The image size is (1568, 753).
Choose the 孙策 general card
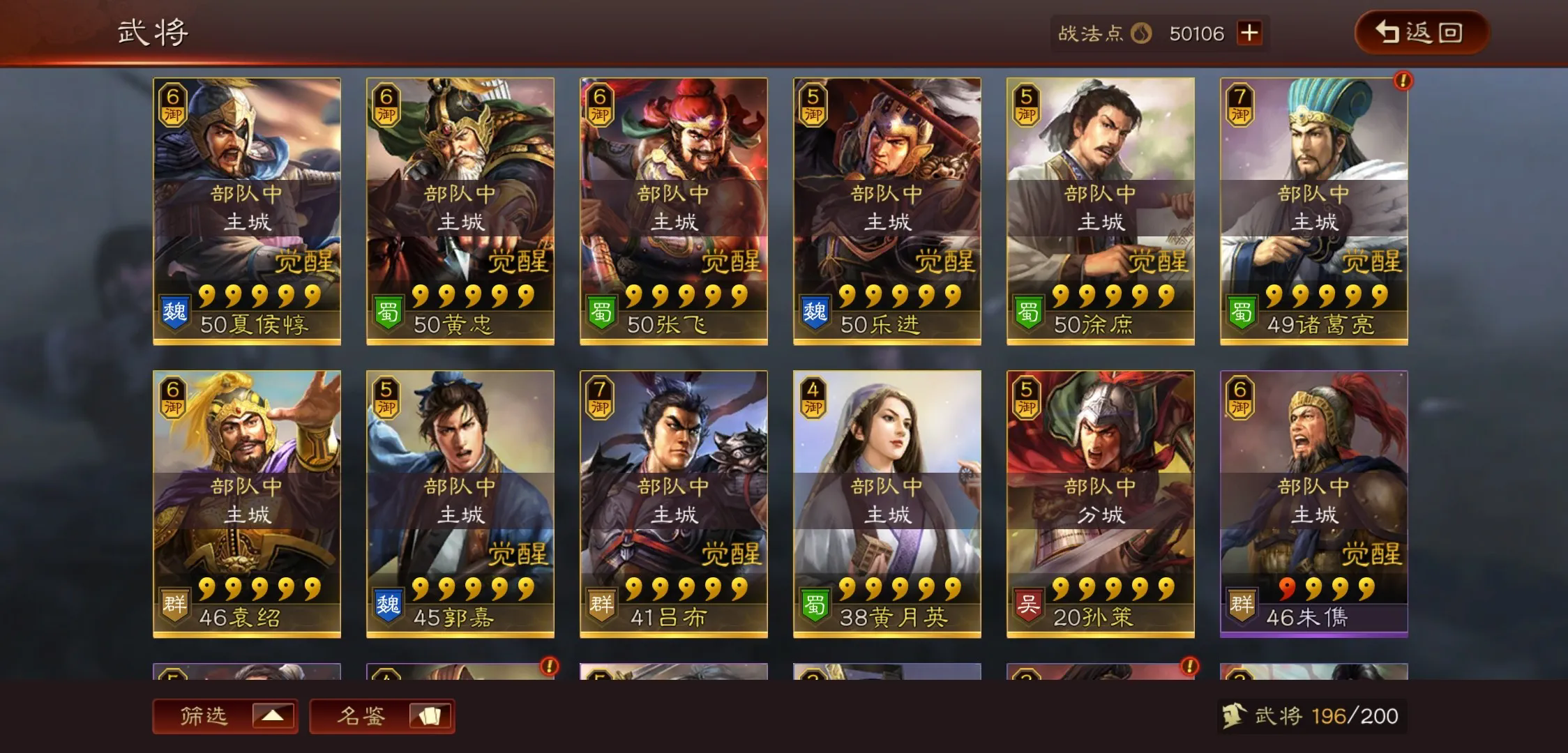click(x=1101, y=504)
